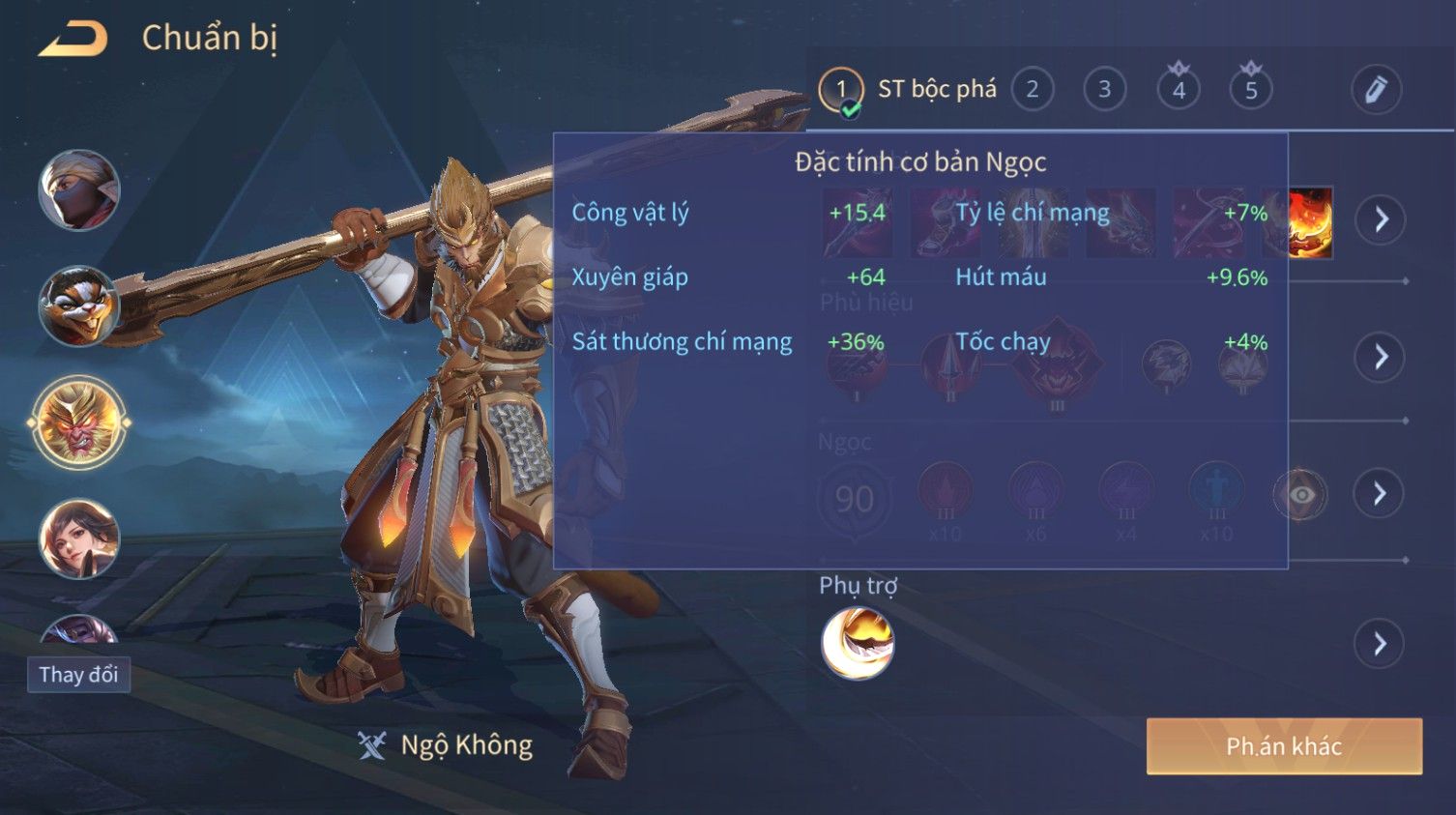This screenshot has height=815, width=1456.
Task: Switch to loadout preset 5
Action: (x=1251, y=90)
